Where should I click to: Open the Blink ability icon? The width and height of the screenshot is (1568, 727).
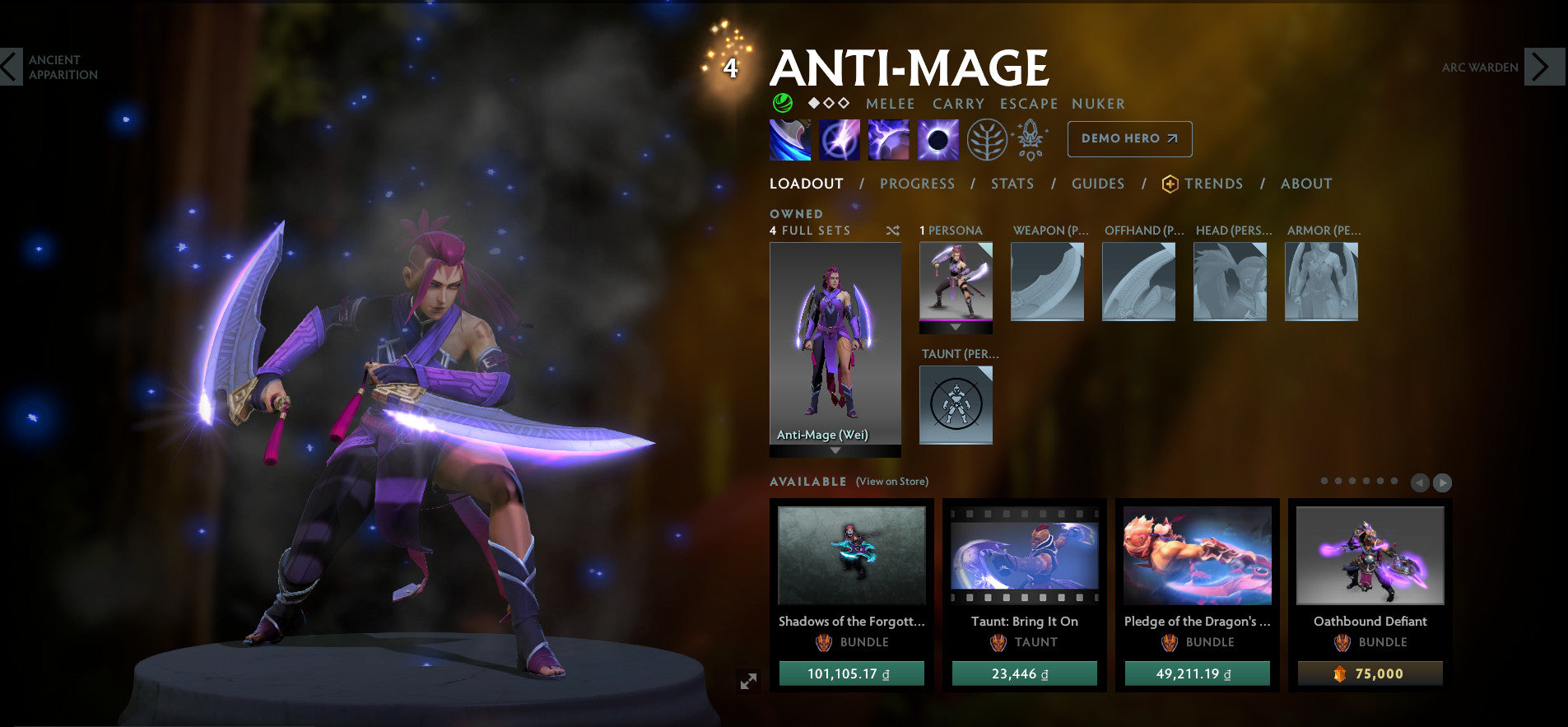pos(839,138)
